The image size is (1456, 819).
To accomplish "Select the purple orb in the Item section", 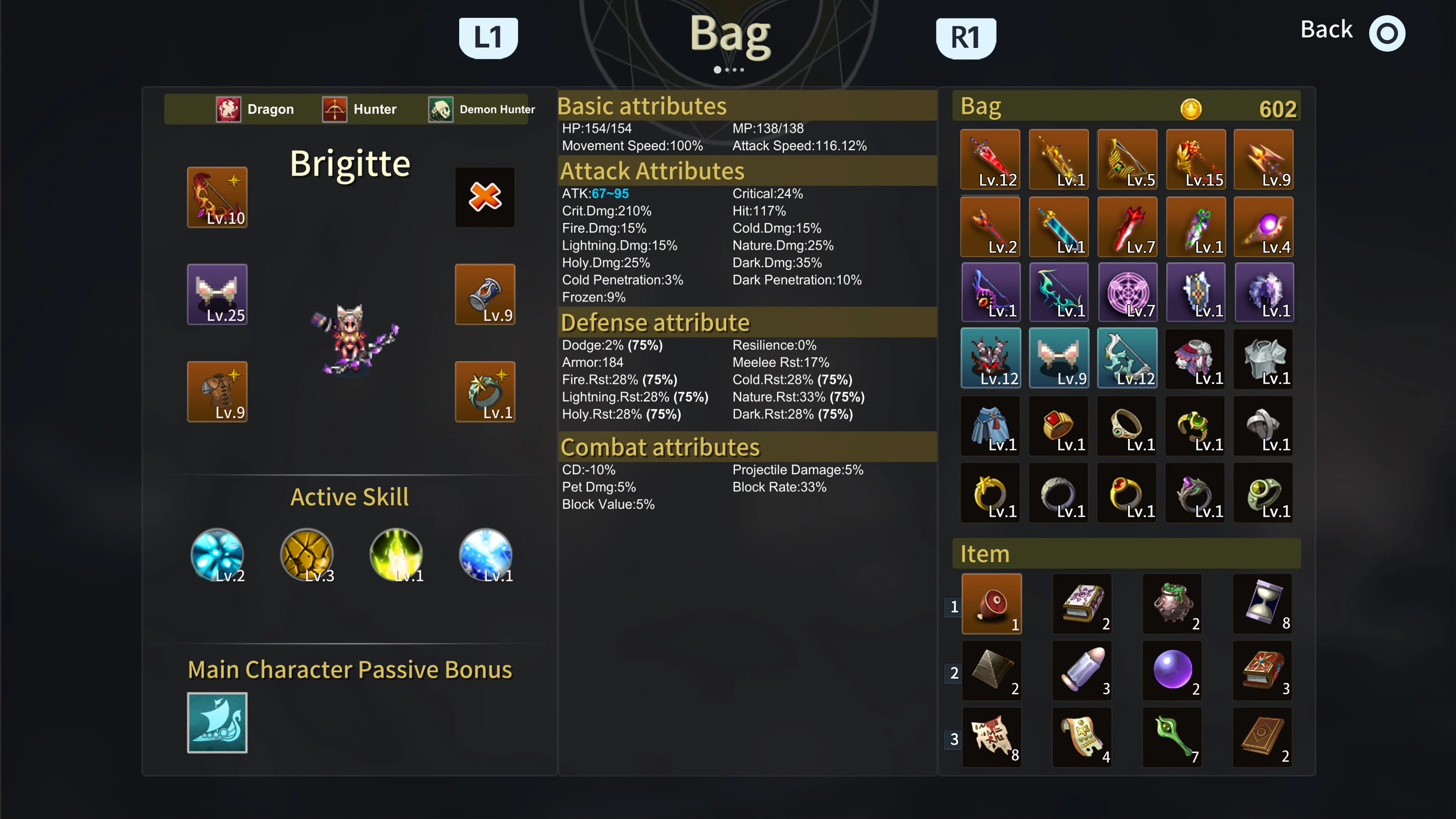I will click(1172, 670).
